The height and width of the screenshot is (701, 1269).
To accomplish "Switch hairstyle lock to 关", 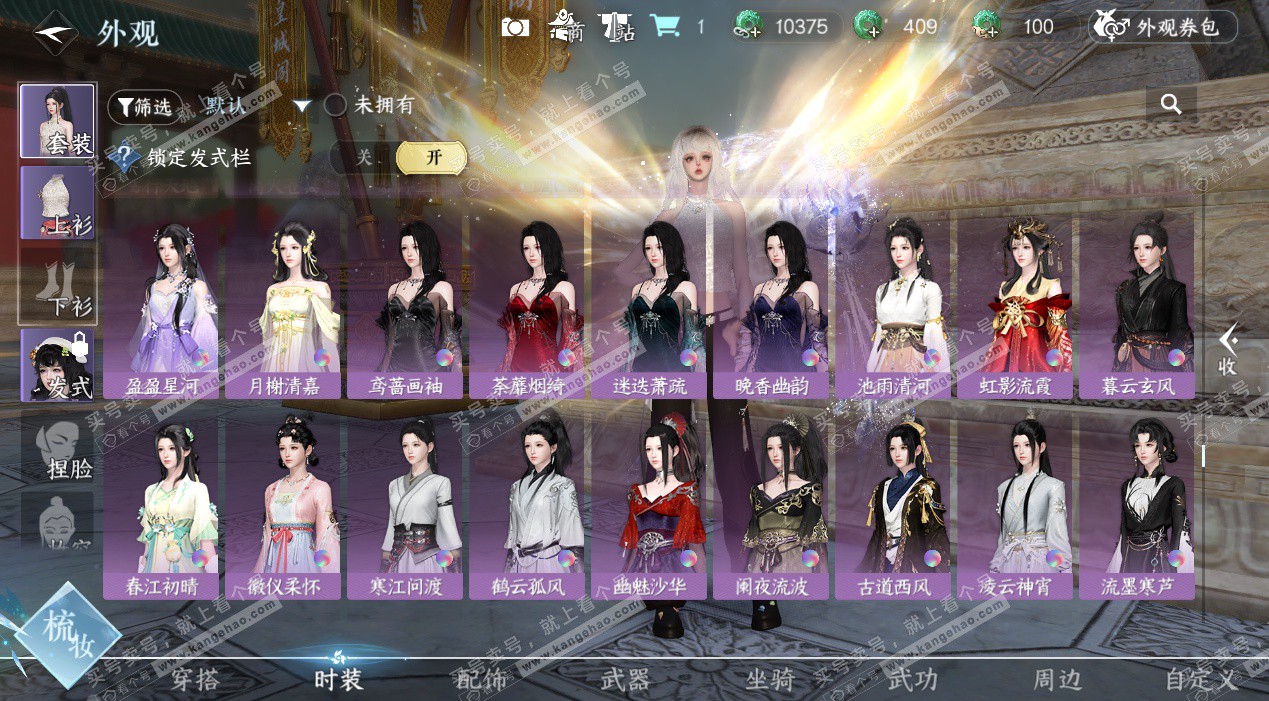I will [364, 157].
